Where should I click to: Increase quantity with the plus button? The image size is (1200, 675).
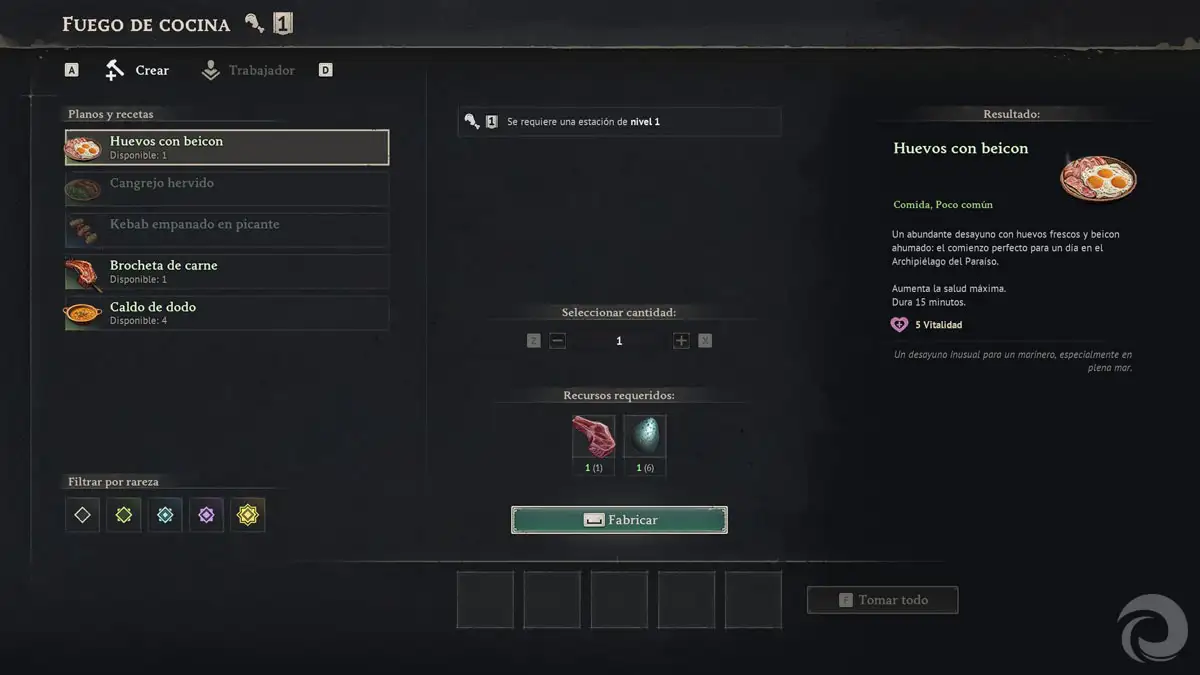(681, 341)
